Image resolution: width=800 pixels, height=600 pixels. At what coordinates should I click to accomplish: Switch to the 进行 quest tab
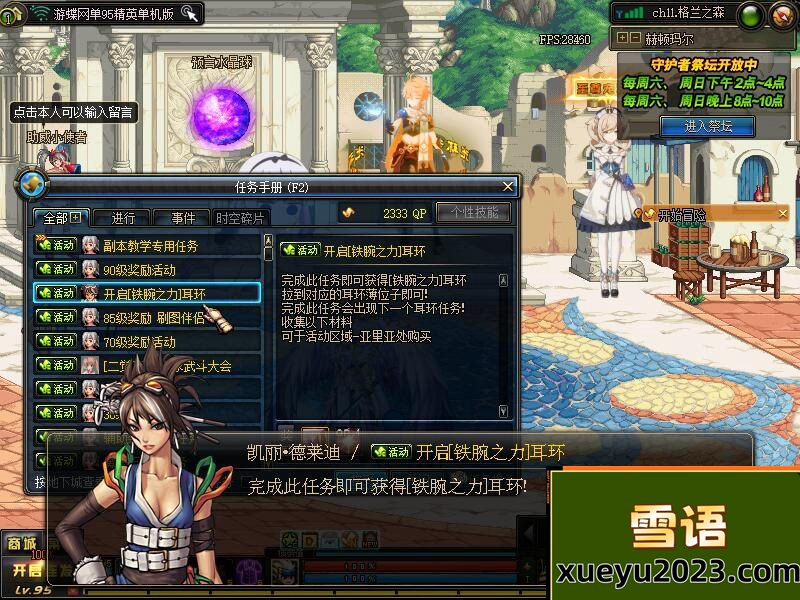click(x=123, y=218)
